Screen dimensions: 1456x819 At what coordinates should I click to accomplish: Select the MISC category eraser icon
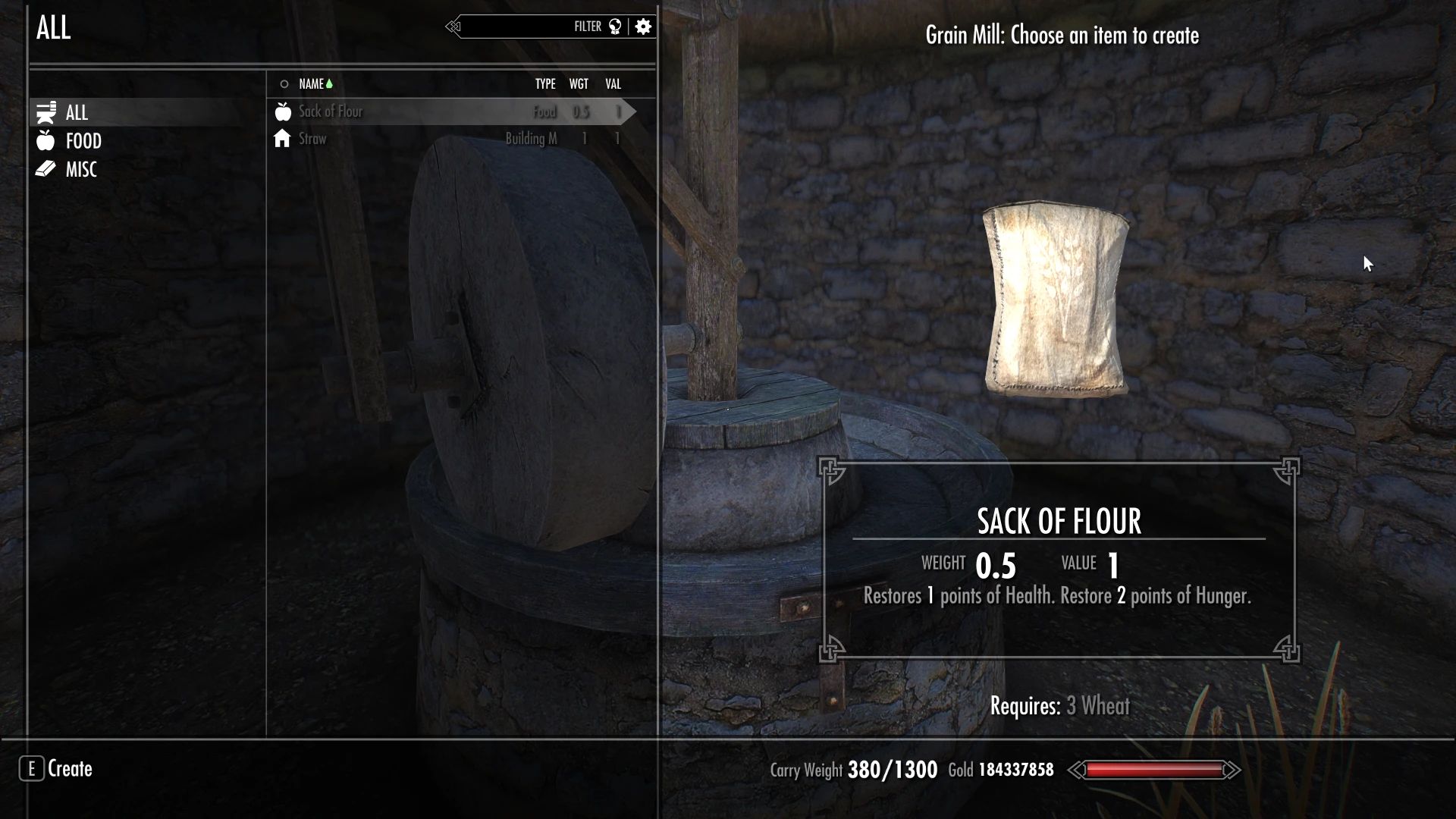(x=46, y=169)
